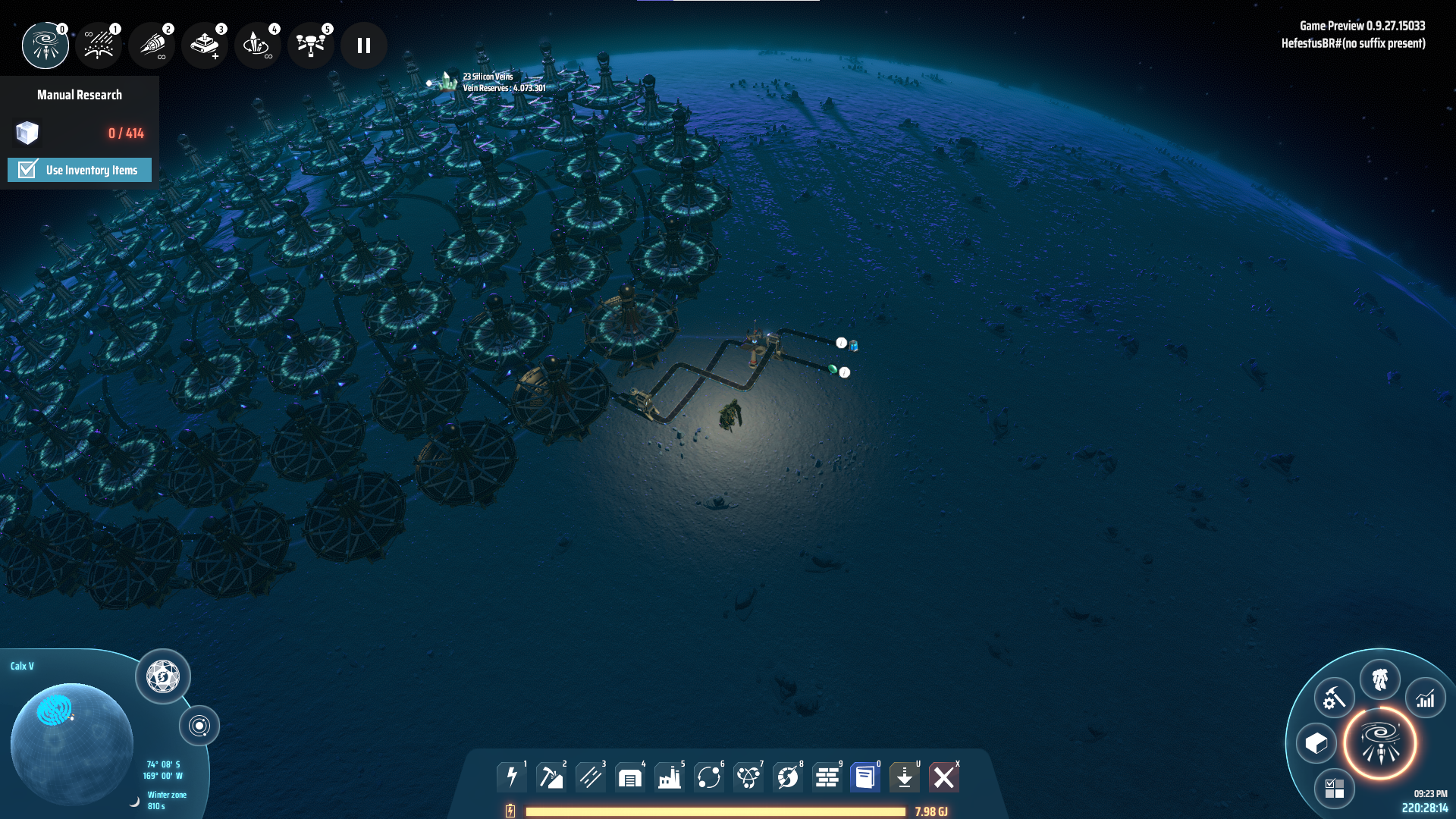Activate the upgrade arrow tool
1456x819 pixels.
click(x=905, y=777)
